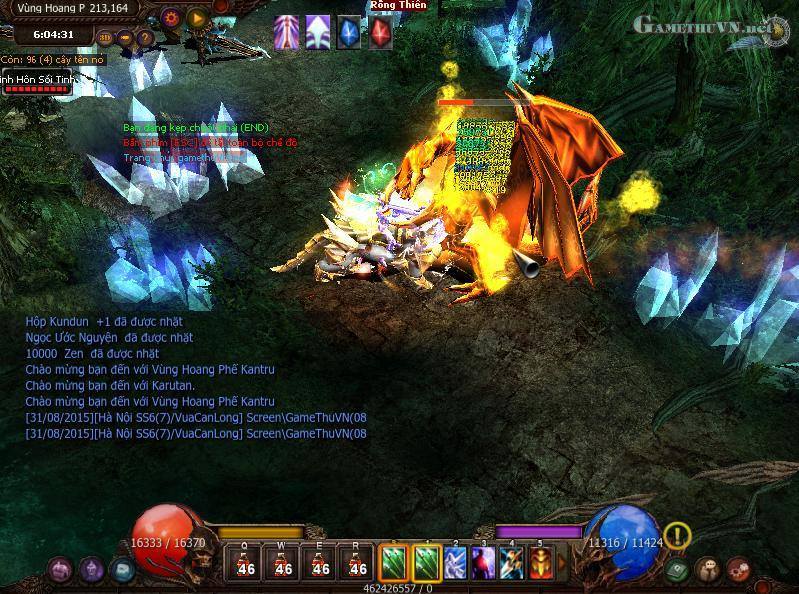Viewport: 799px width, 594px height.
Task: Activate the skill in hotbar slot 3
Action: pyautogui.click(x=484, y=563)
